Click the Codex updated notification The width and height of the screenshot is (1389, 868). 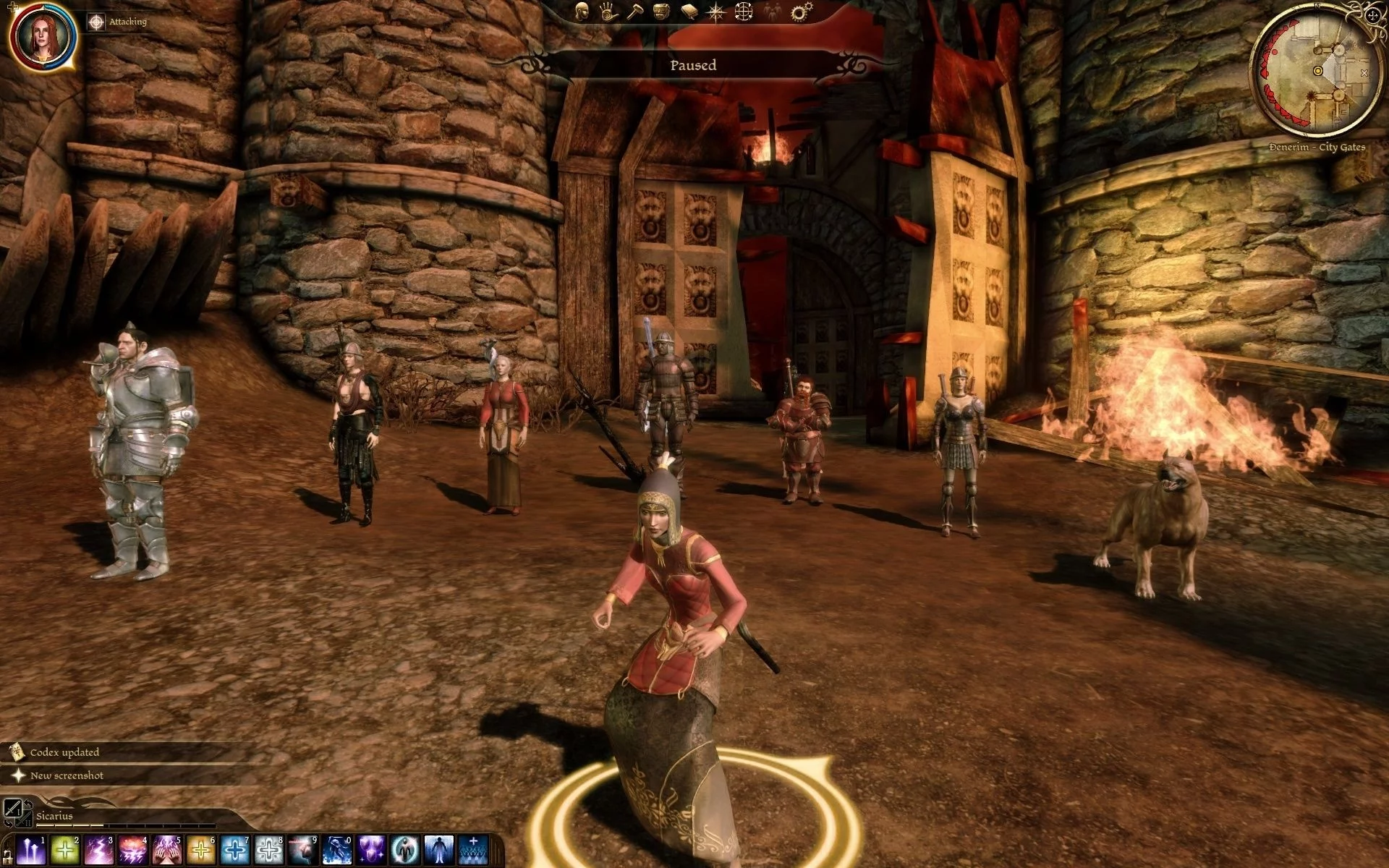(64, 752)
